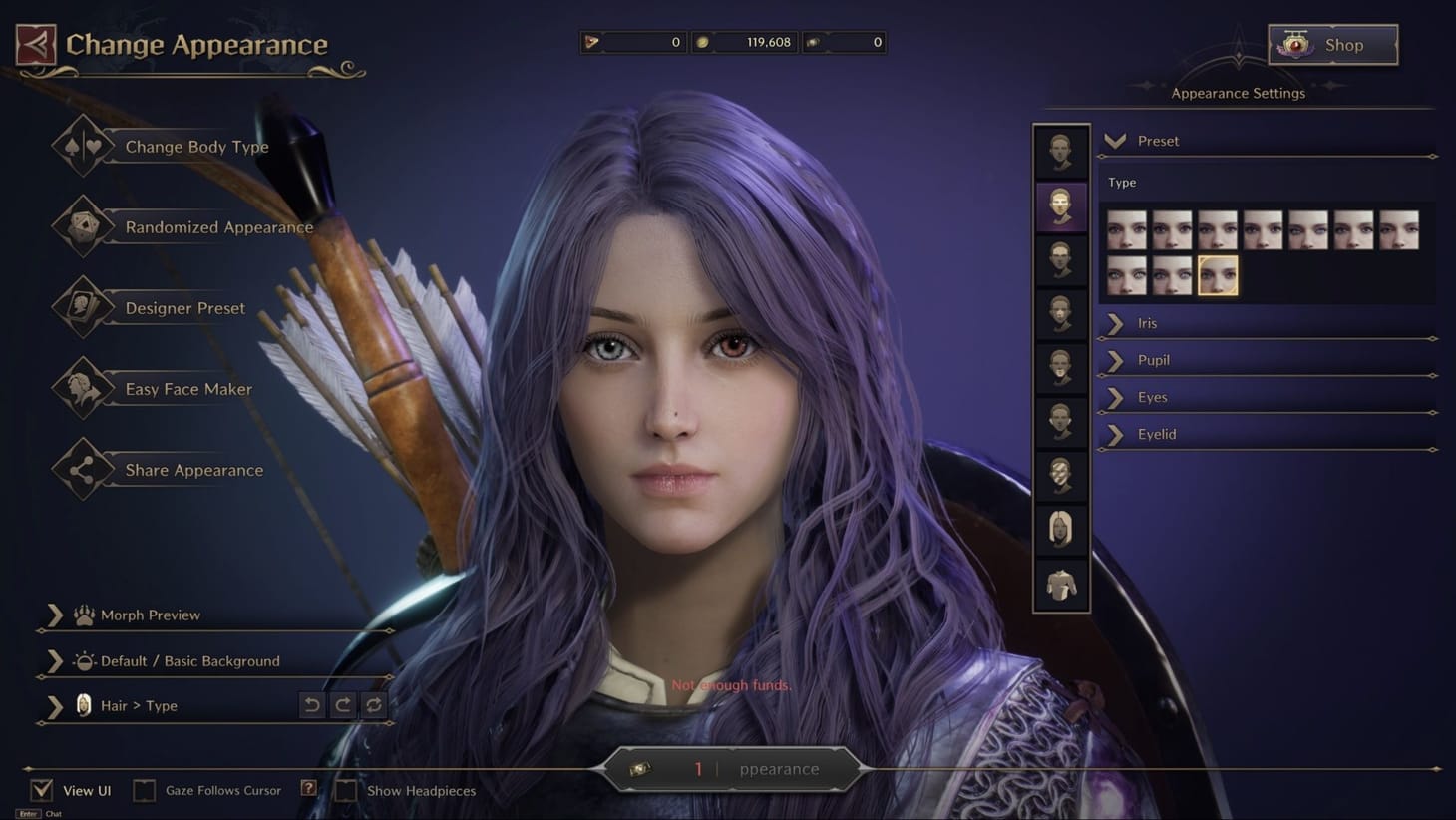Open the Shop

(1332, 44)
